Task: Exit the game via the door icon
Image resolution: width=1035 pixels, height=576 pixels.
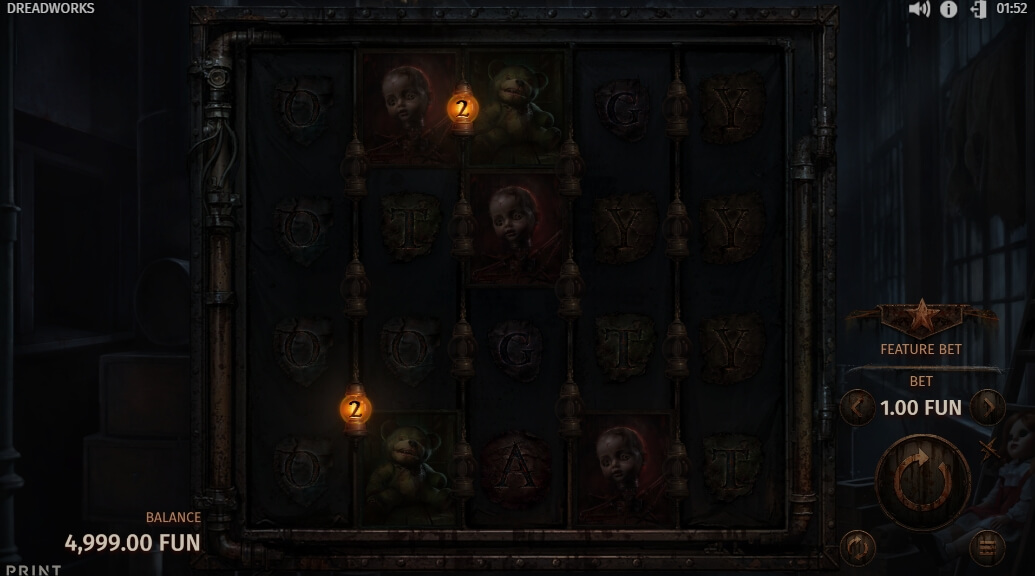Action: pos(978,9)
